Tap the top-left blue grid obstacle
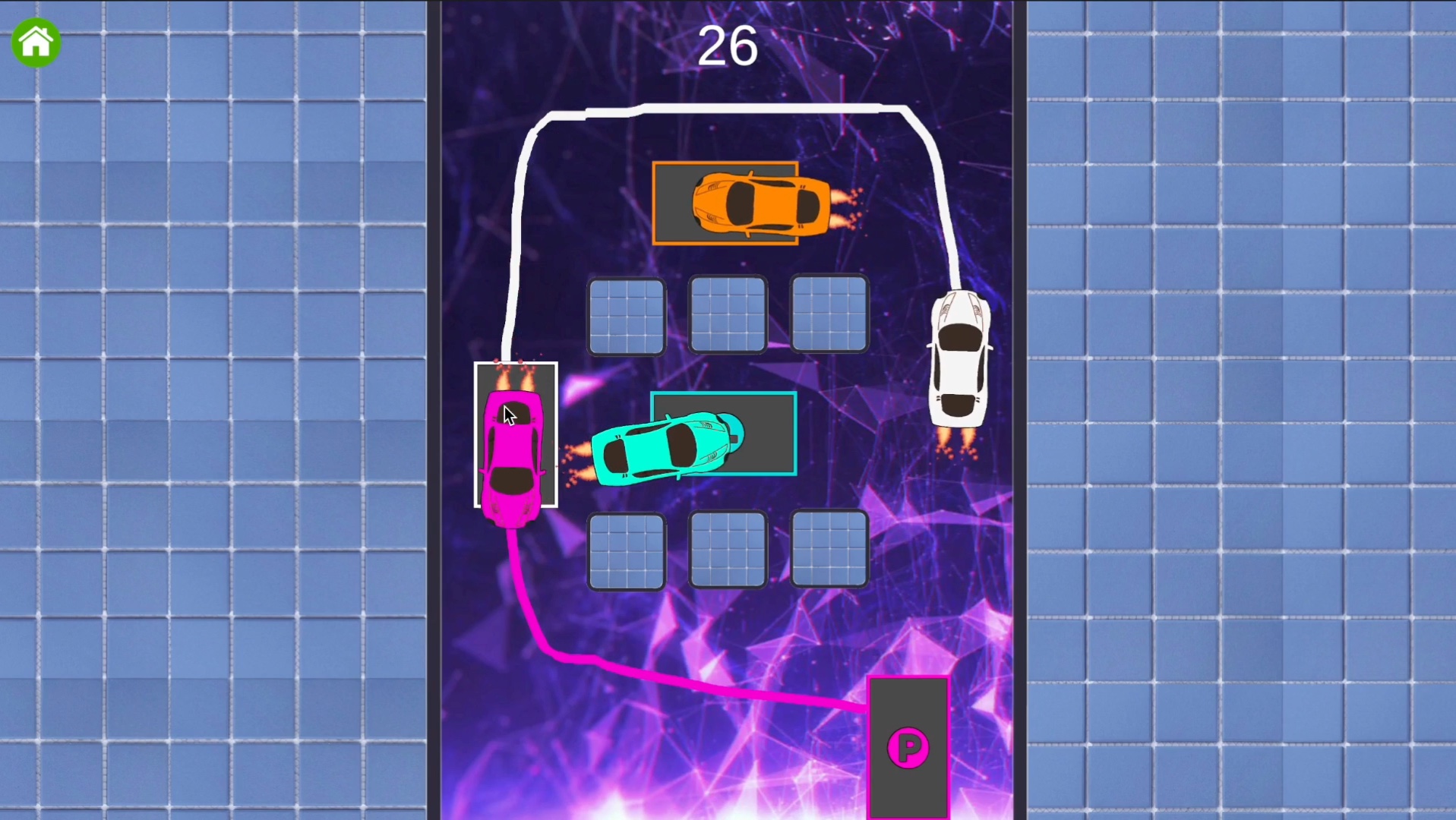1456x820 pixels. pyautogui.click(x=627, y=315)
